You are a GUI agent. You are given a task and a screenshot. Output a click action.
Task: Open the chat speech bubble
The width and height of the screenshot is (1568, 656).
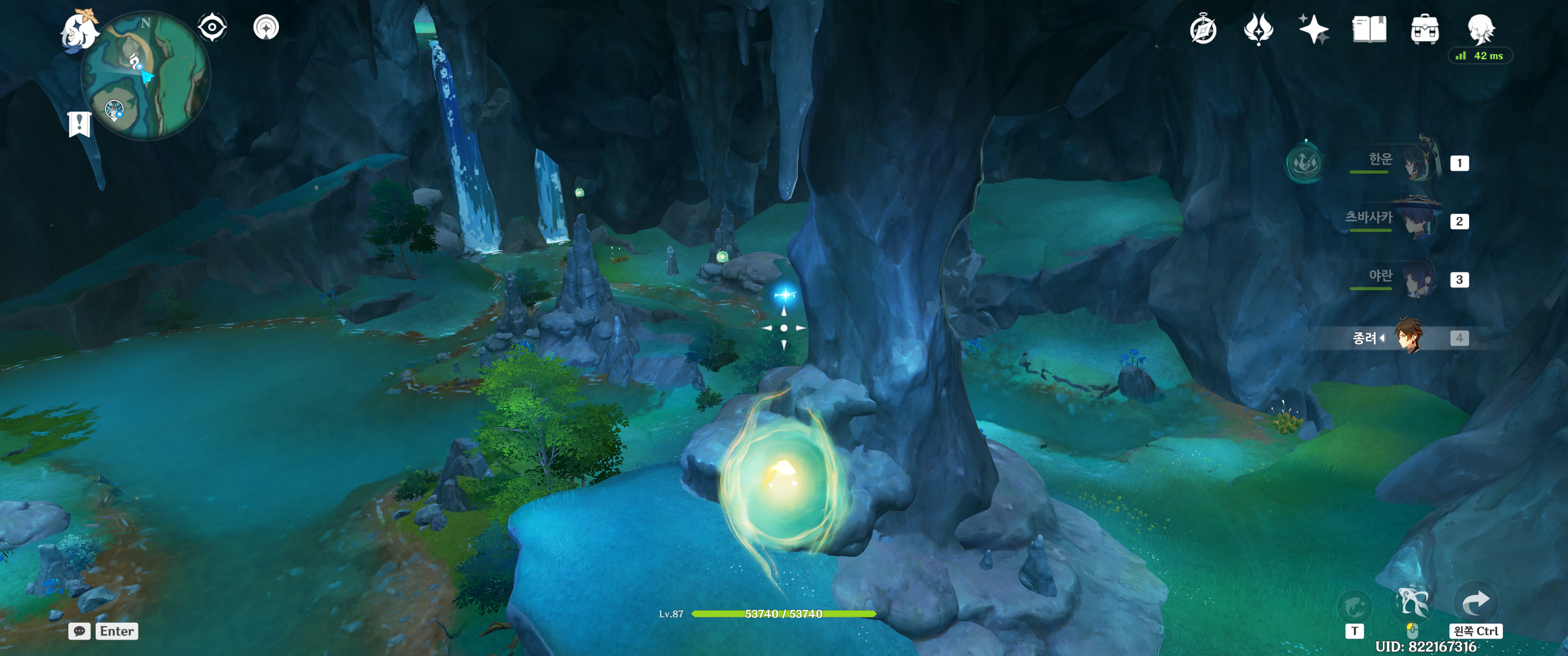click(79, 631)
